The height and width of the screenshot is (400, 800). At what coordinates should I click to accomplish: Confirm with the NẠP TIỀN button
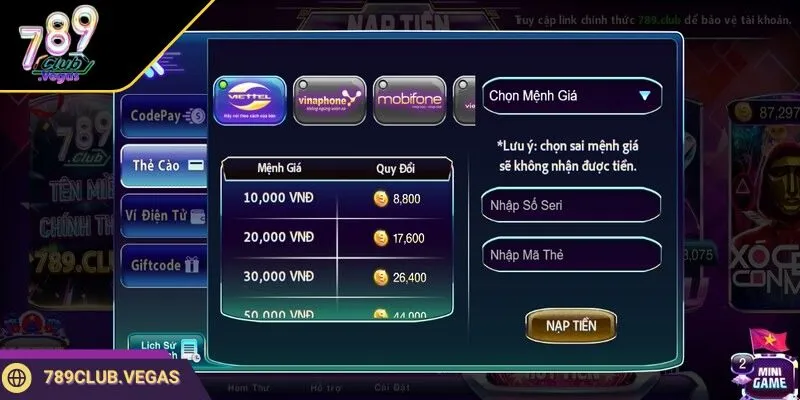coord(570,325)
